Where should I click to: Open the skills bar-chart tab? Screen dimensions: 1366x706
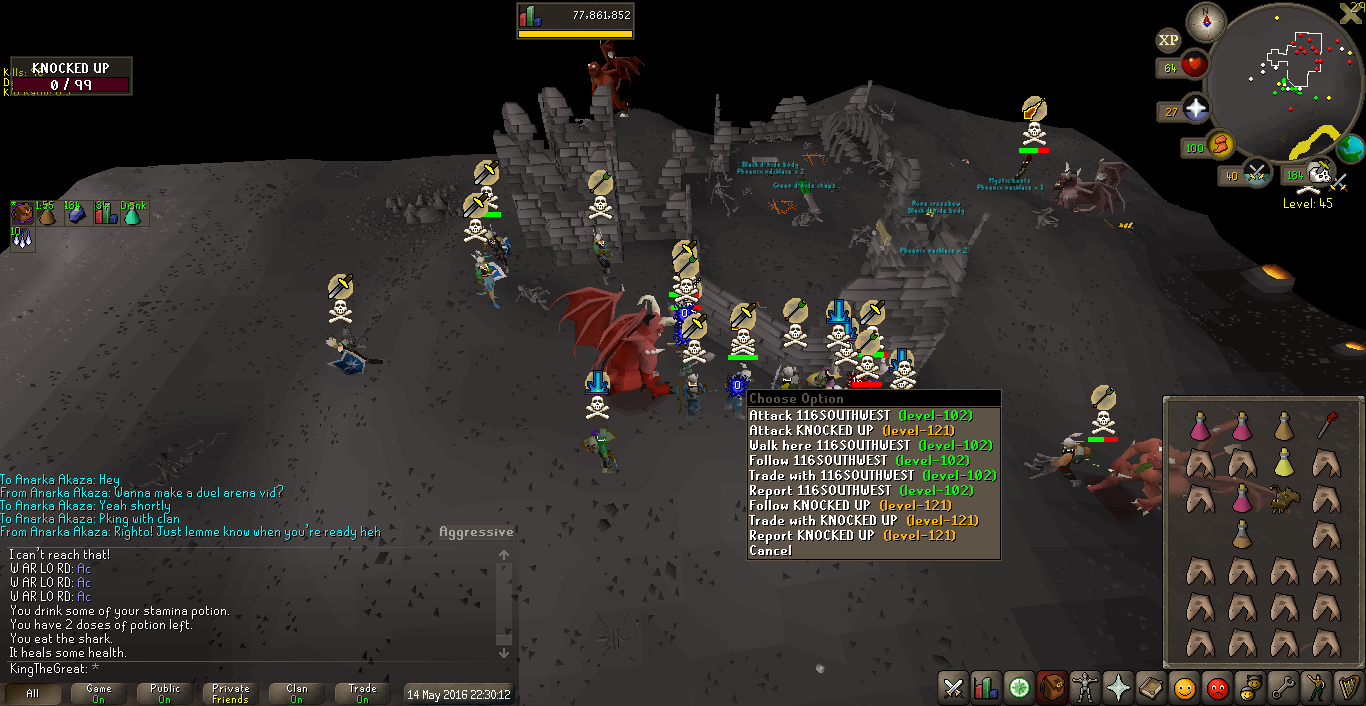click(985, 688)
